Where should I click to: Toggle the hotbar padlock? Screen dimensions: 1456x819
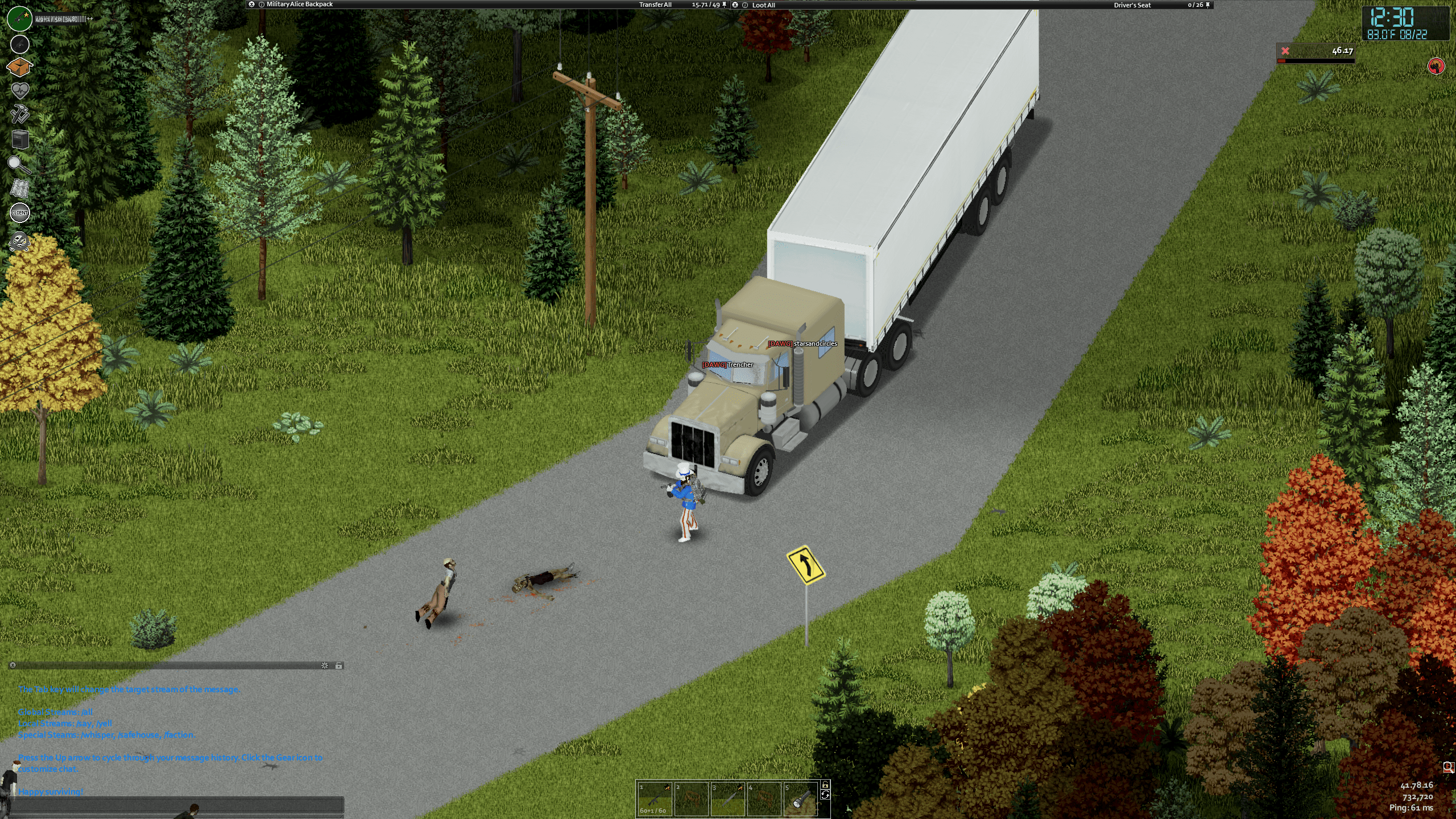click(x=825, y=785)
